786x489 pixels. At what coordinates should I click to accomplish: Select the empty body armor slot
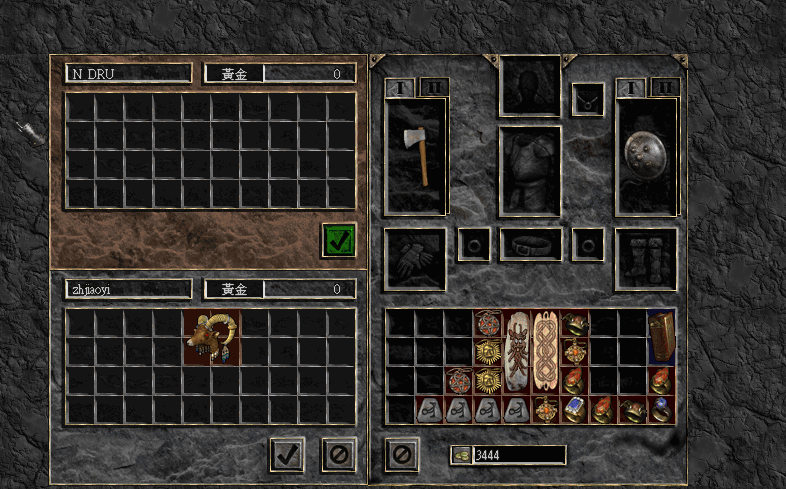(x=530, y=171)
